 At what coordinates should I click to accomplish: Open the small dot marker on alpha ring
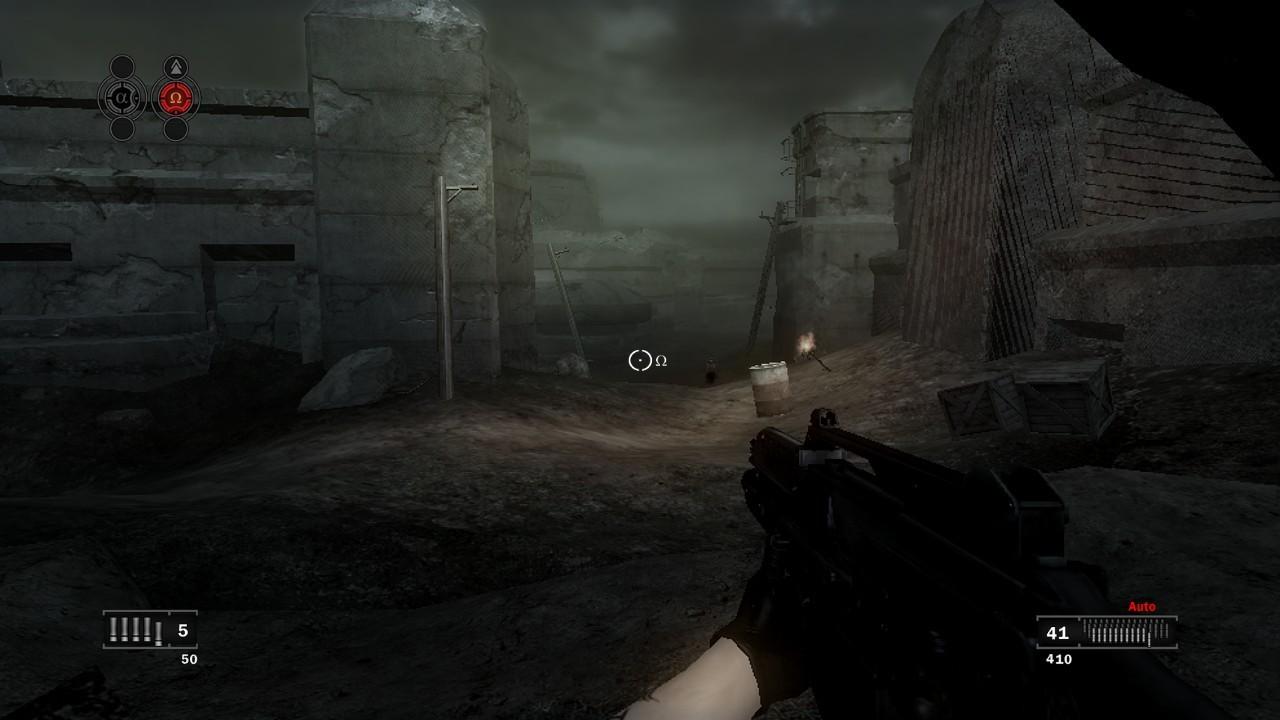tap(135, 96)
